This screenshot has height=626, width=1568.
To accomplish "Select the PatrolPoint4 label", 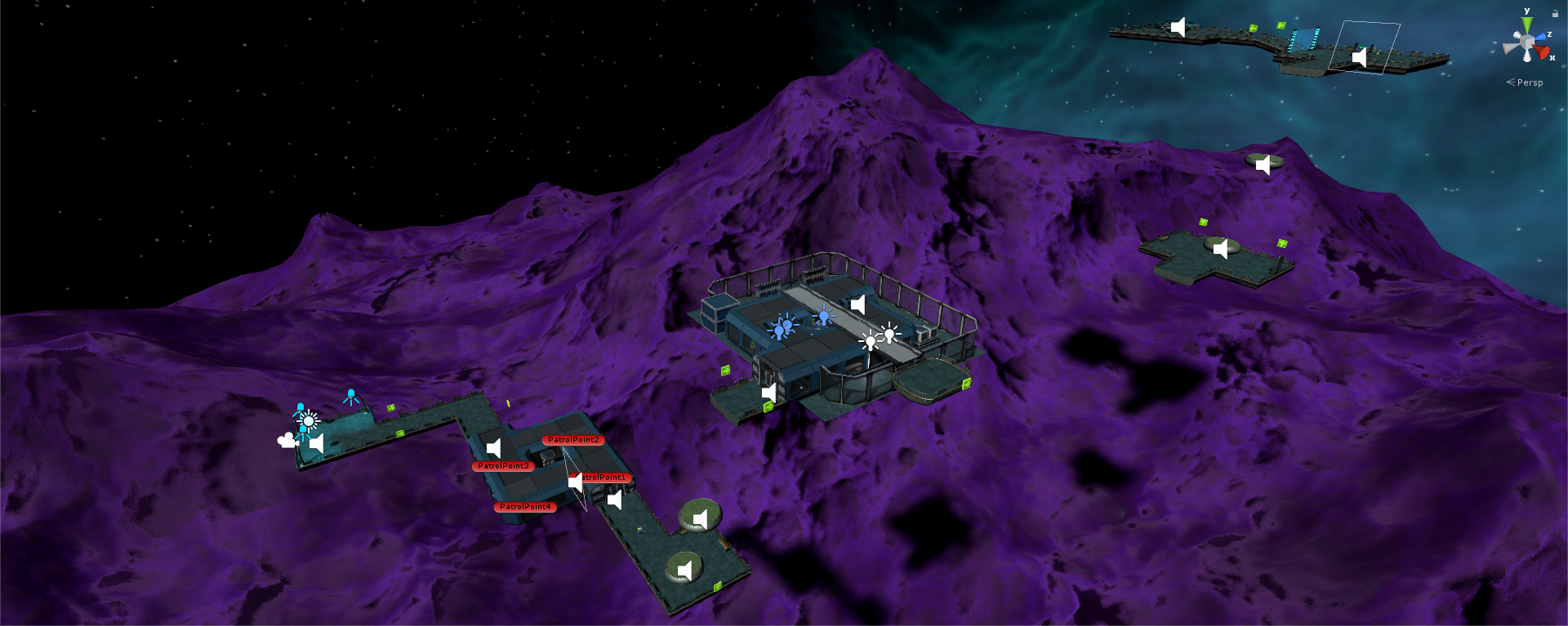I will pos(525,507).
